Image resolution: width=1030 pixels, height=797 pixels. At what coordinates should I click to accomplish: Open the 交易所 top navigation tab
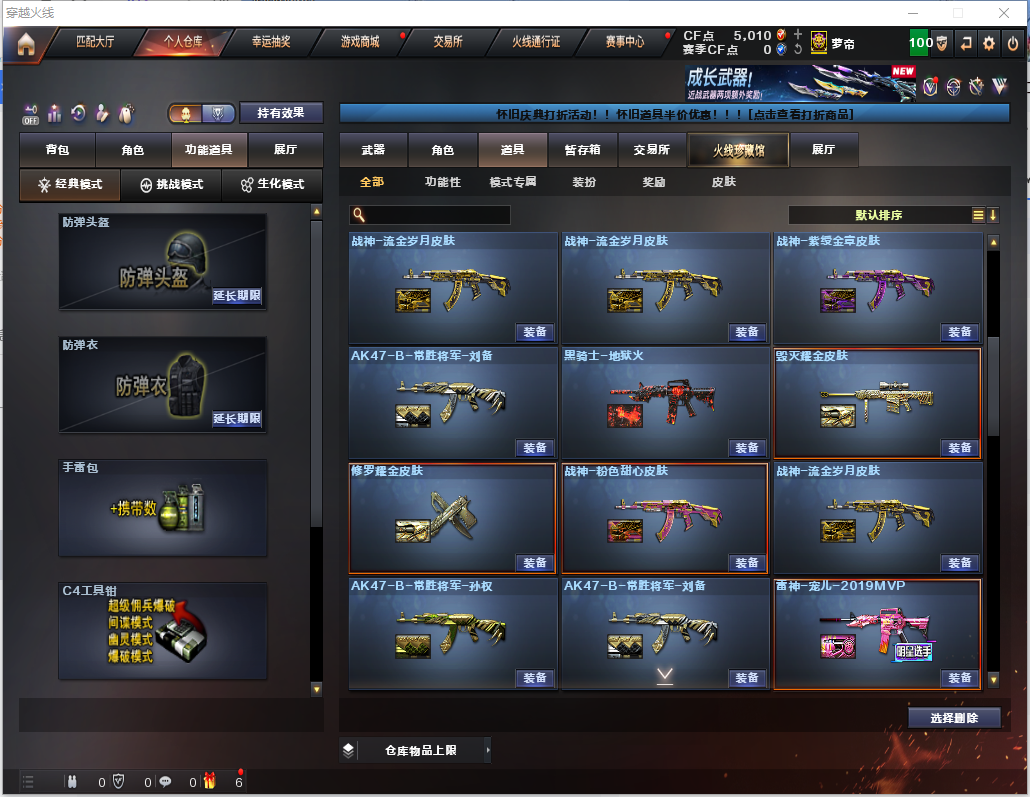448,42
